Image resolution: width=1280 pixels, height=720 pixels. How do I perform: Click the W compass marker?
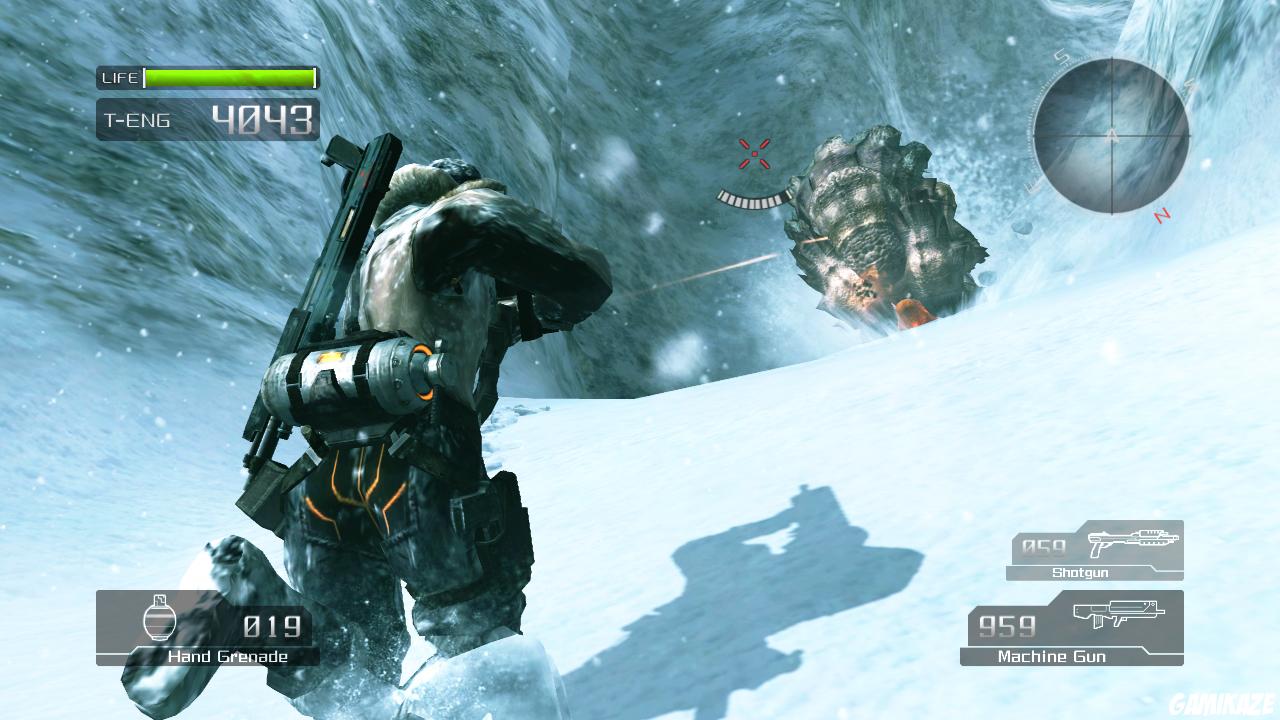1190,86
